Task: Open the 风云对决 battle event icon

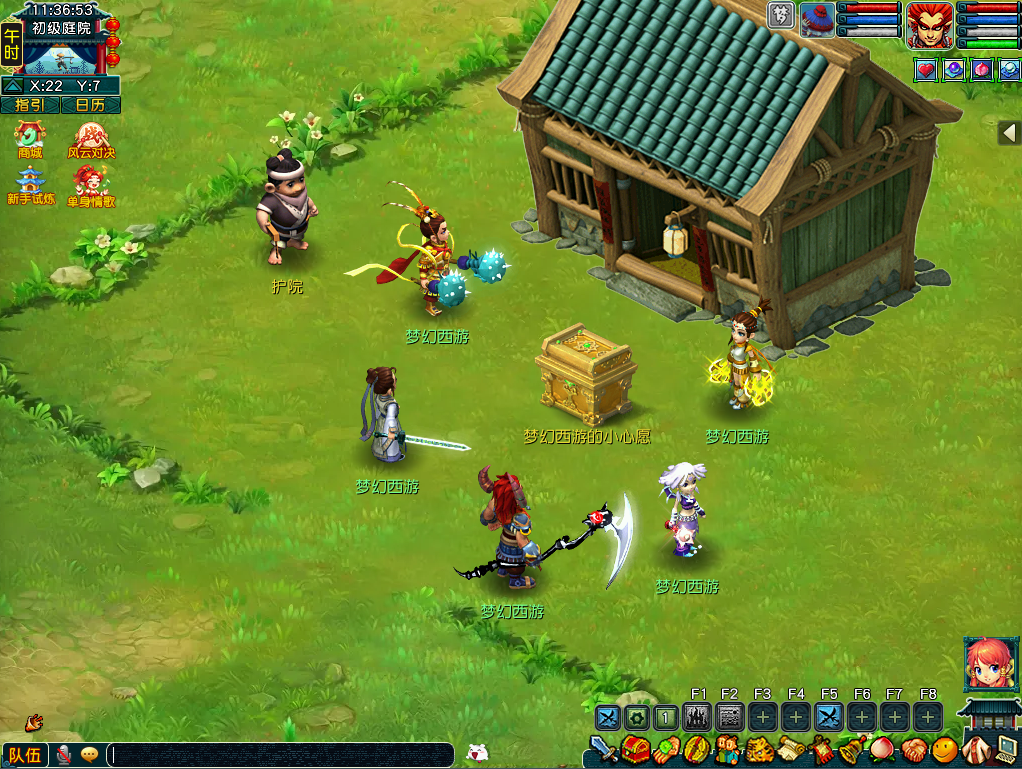Action: [x=91, y=138]
